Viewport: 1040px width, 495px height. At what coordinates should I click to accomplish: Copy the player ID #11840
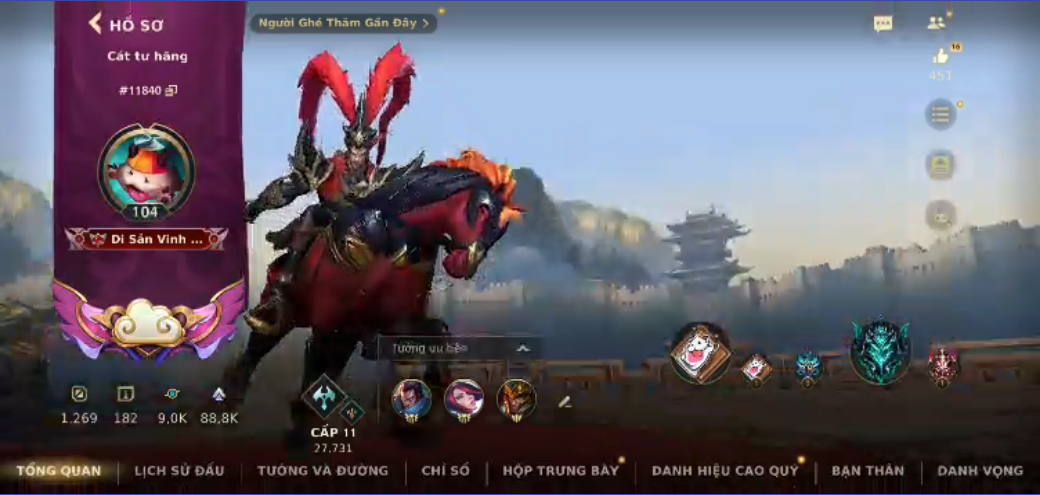tap(171, 90)
